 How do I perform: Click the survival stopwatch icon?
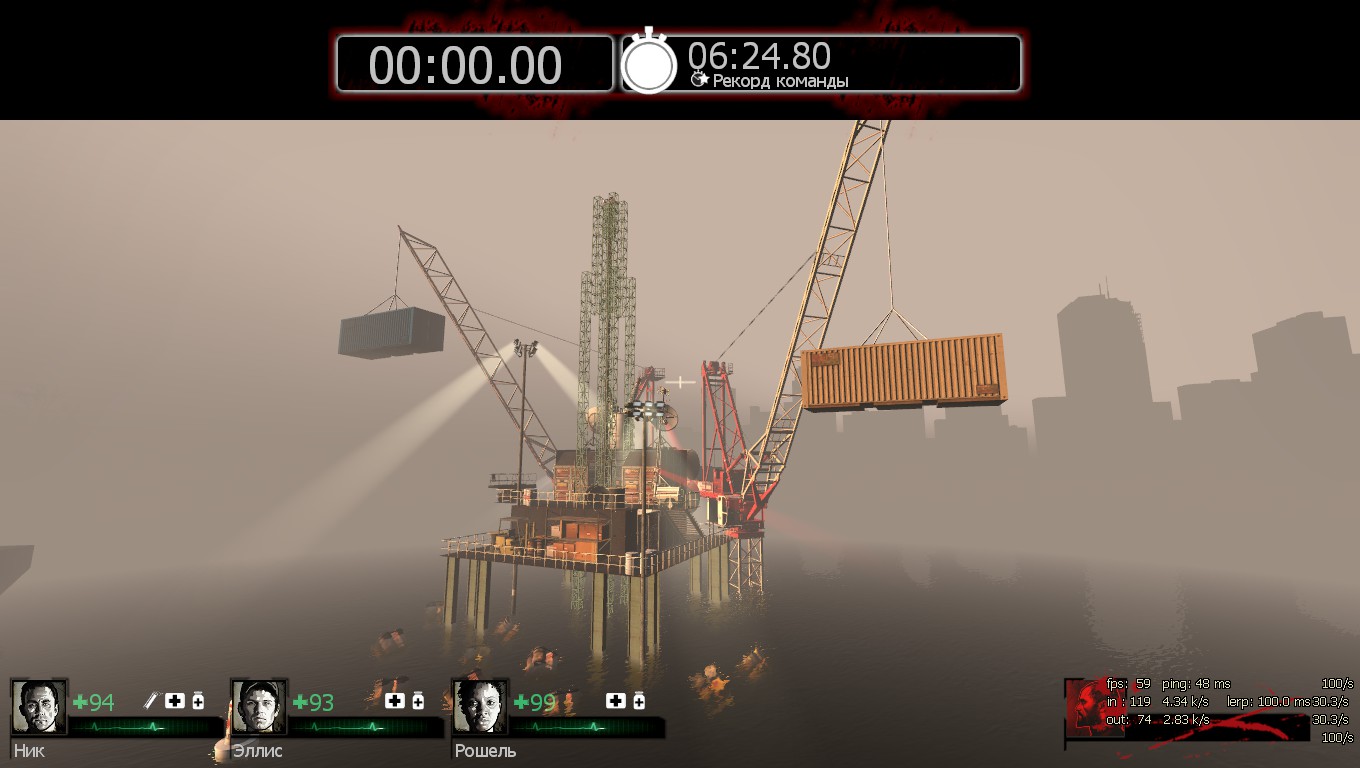(649, 63)
